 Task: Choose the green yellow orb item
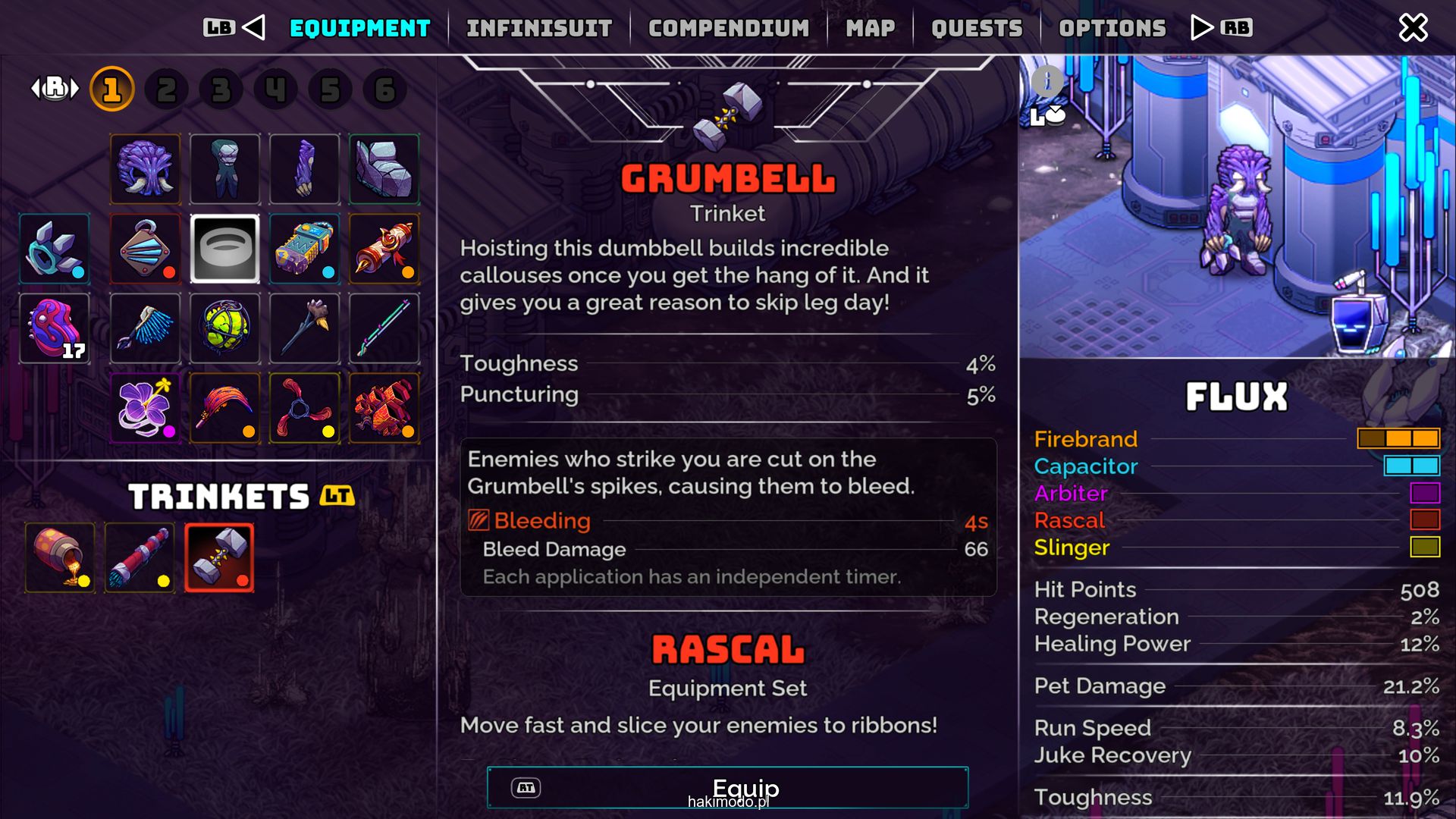point(224,328)
